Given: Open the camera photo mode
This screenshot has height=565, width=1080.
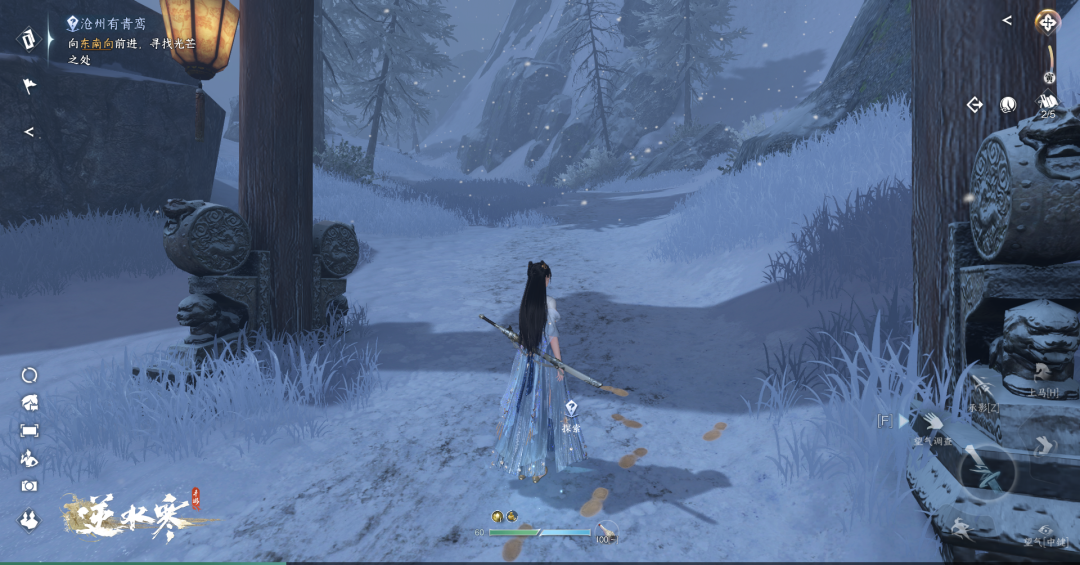Looking at the screenshot, I should point(29,485).
